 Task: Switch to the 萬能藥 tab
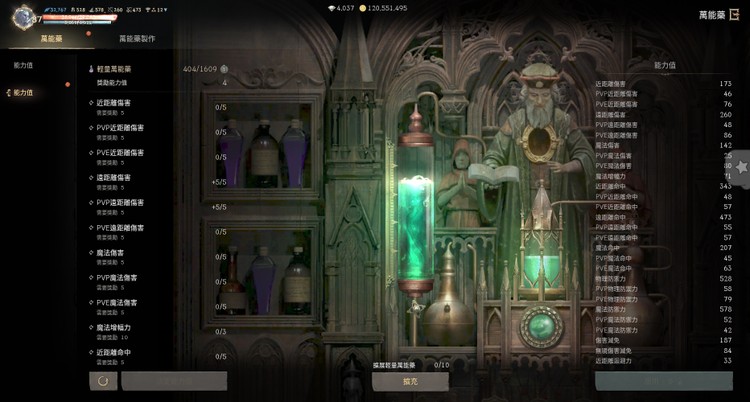(x=52, y=38)
